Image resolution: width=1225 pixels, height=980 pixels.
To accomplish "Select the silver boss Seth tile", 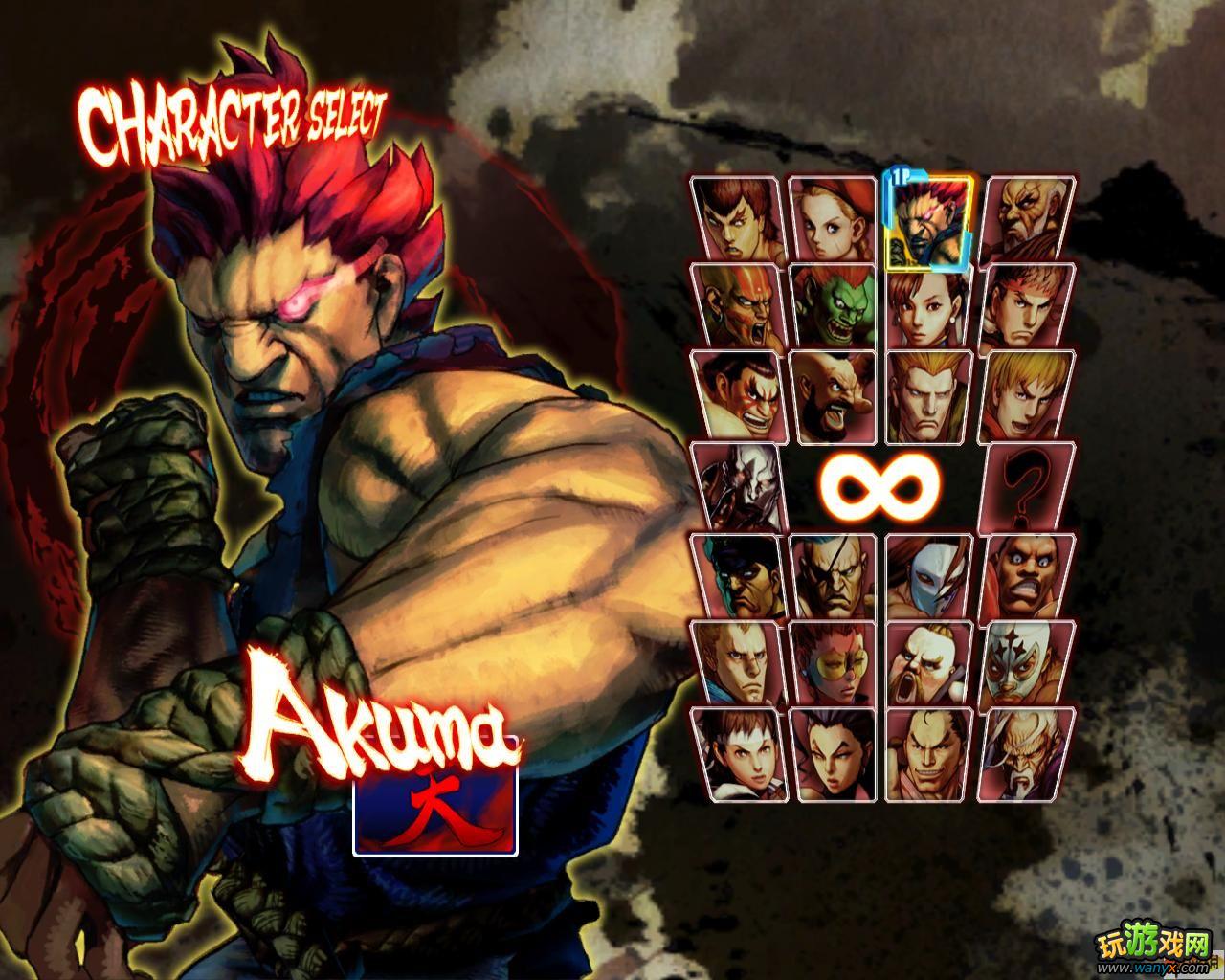I will 738,484.
